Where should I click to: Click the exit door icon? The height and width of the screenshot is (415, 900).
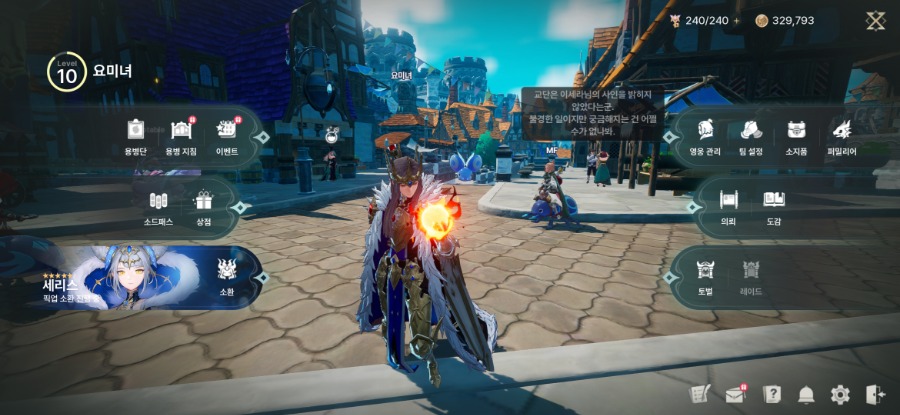tap(875, 394)
